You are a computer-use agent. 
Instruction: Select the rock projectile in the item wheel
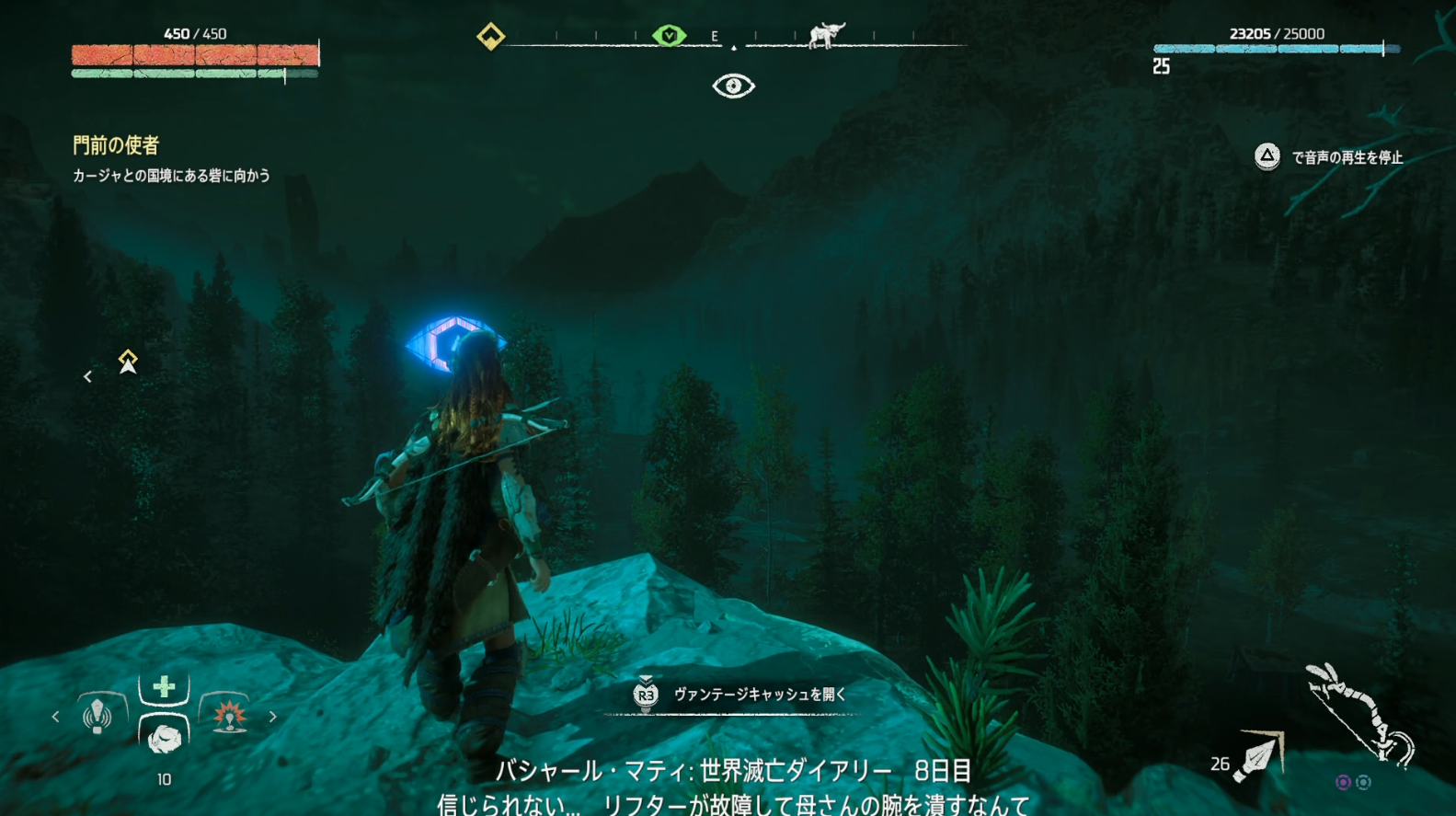pyautogui.click(x=164, y=741)
